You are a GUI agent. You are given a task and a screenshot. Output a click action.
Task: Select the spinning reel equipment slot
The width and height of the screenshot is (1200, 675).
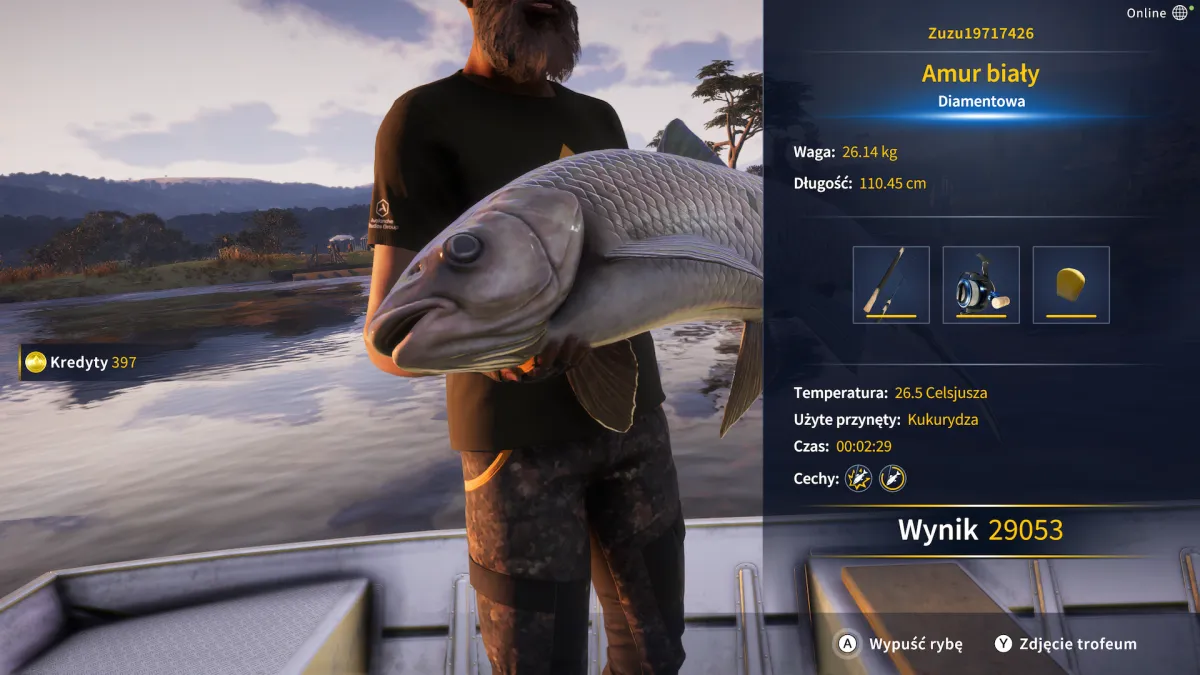[x=981, y=285]
